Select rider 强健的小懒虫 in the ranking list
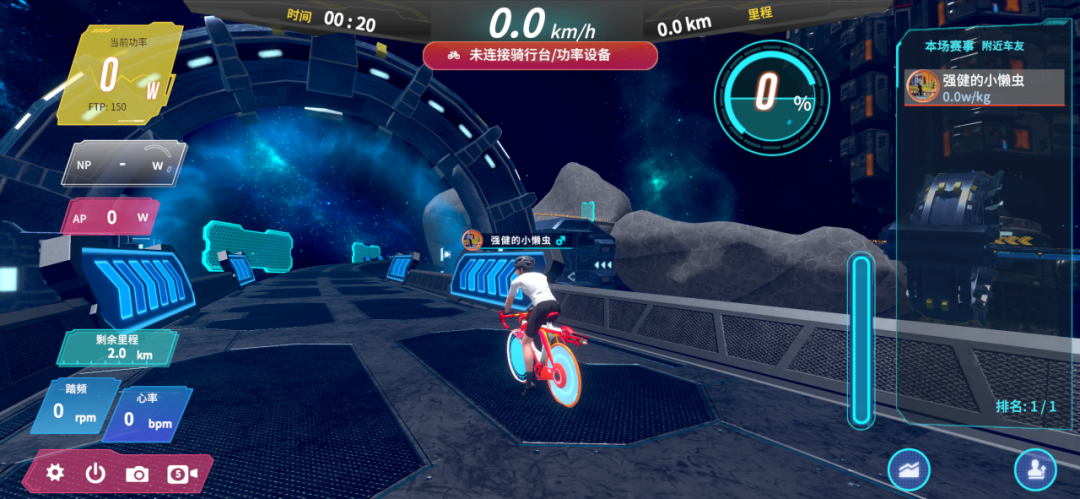Viewport: 1080px width, 499px height. click(984, 87)
